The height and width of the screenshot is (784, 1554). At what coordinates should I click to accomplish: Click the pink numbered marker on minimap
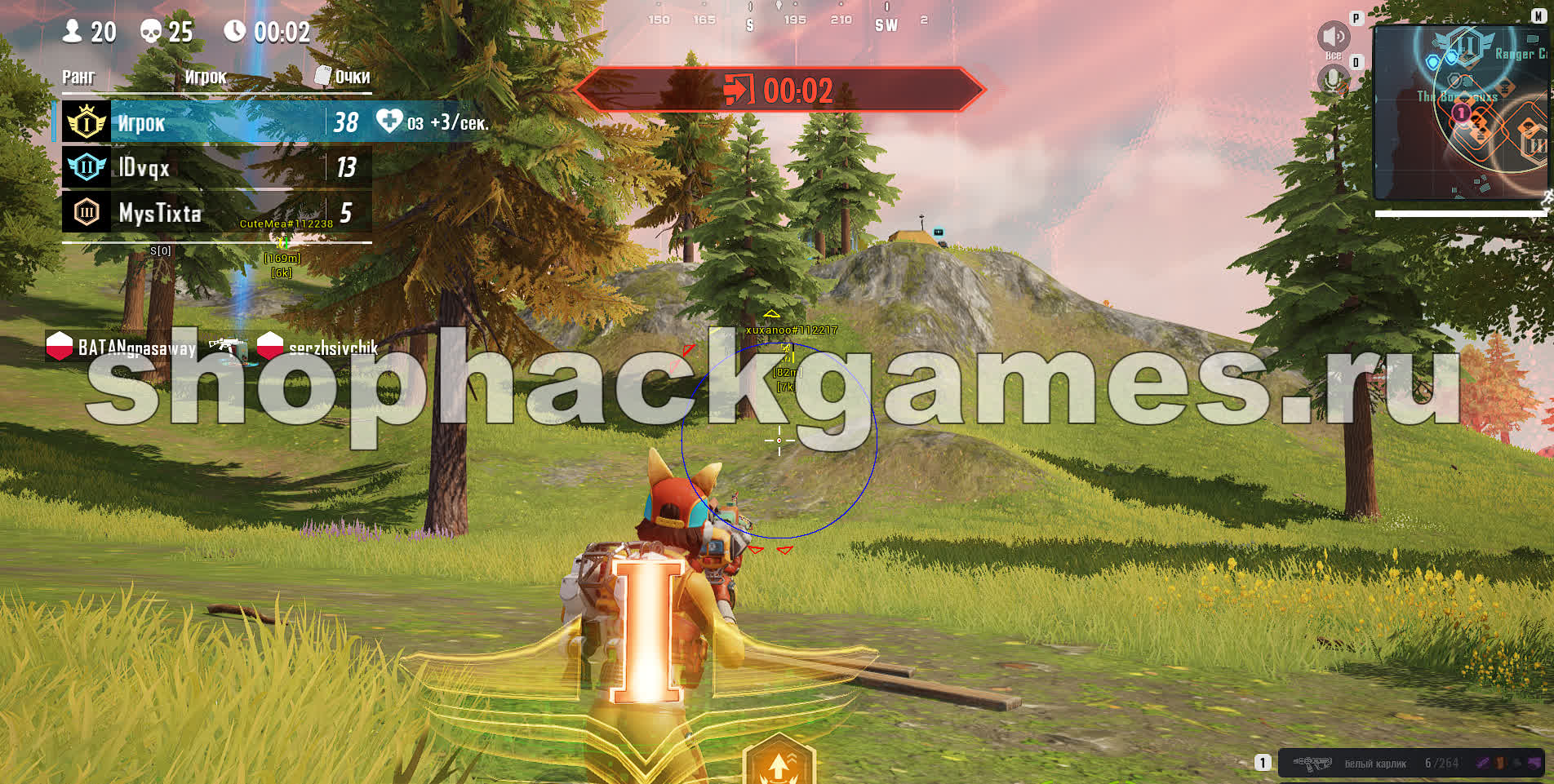(1462, 113)
